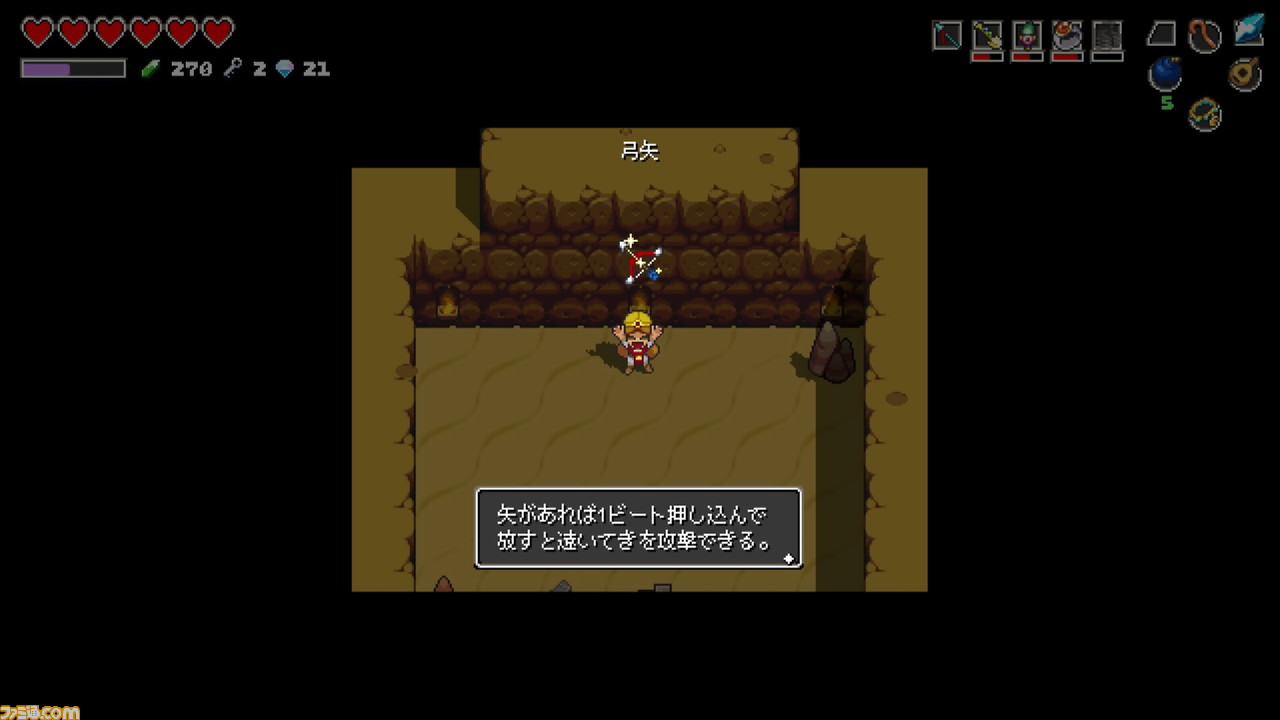Expand the 弓矢 title banner
Image resolution: width=1280 pixels, height=720 pixels.
pos(640,150)
